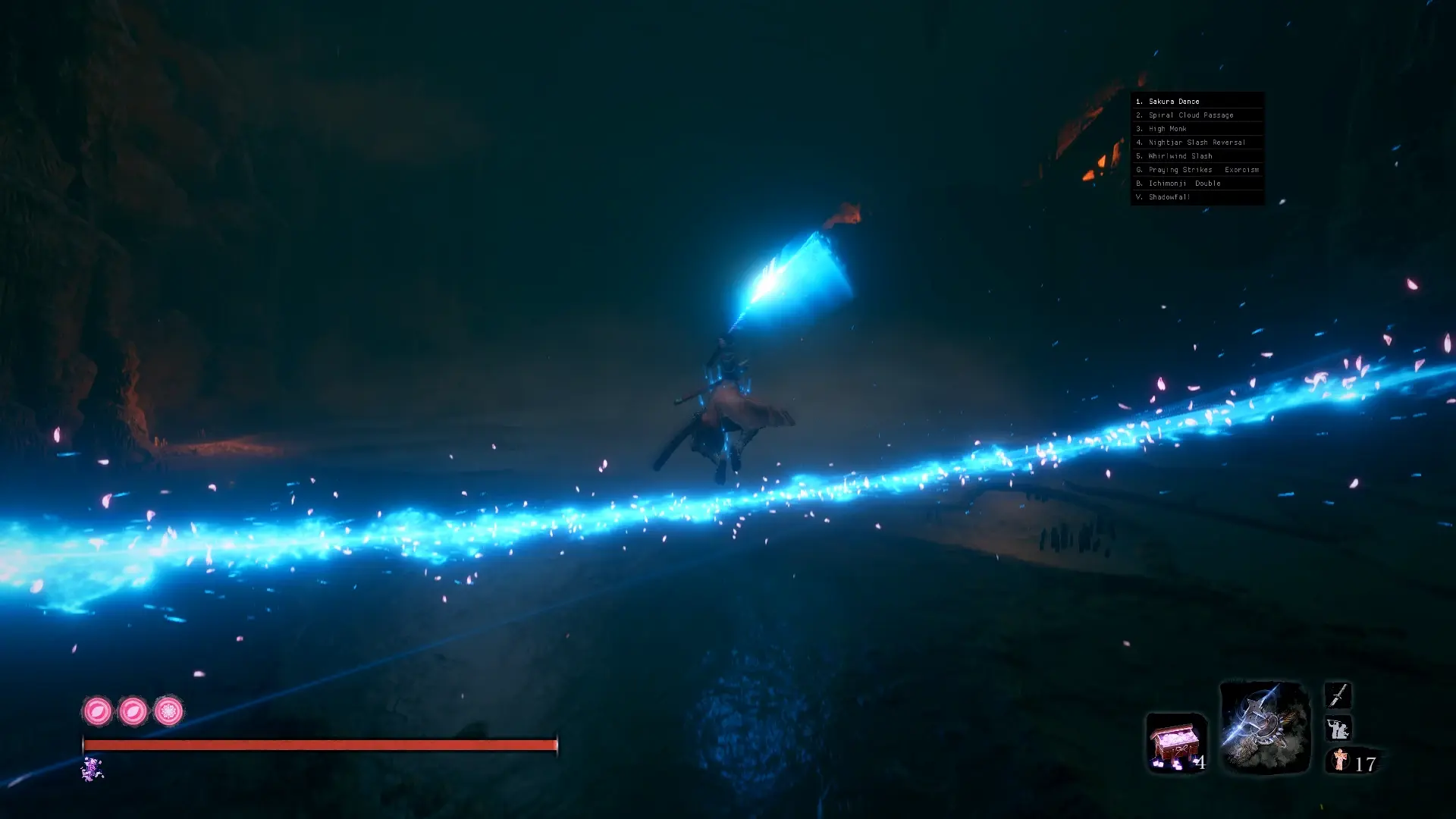Choose Spiral Cloud Passage from the list
This screenshot has height=819, width=1456.
[x=1191, y=115]
